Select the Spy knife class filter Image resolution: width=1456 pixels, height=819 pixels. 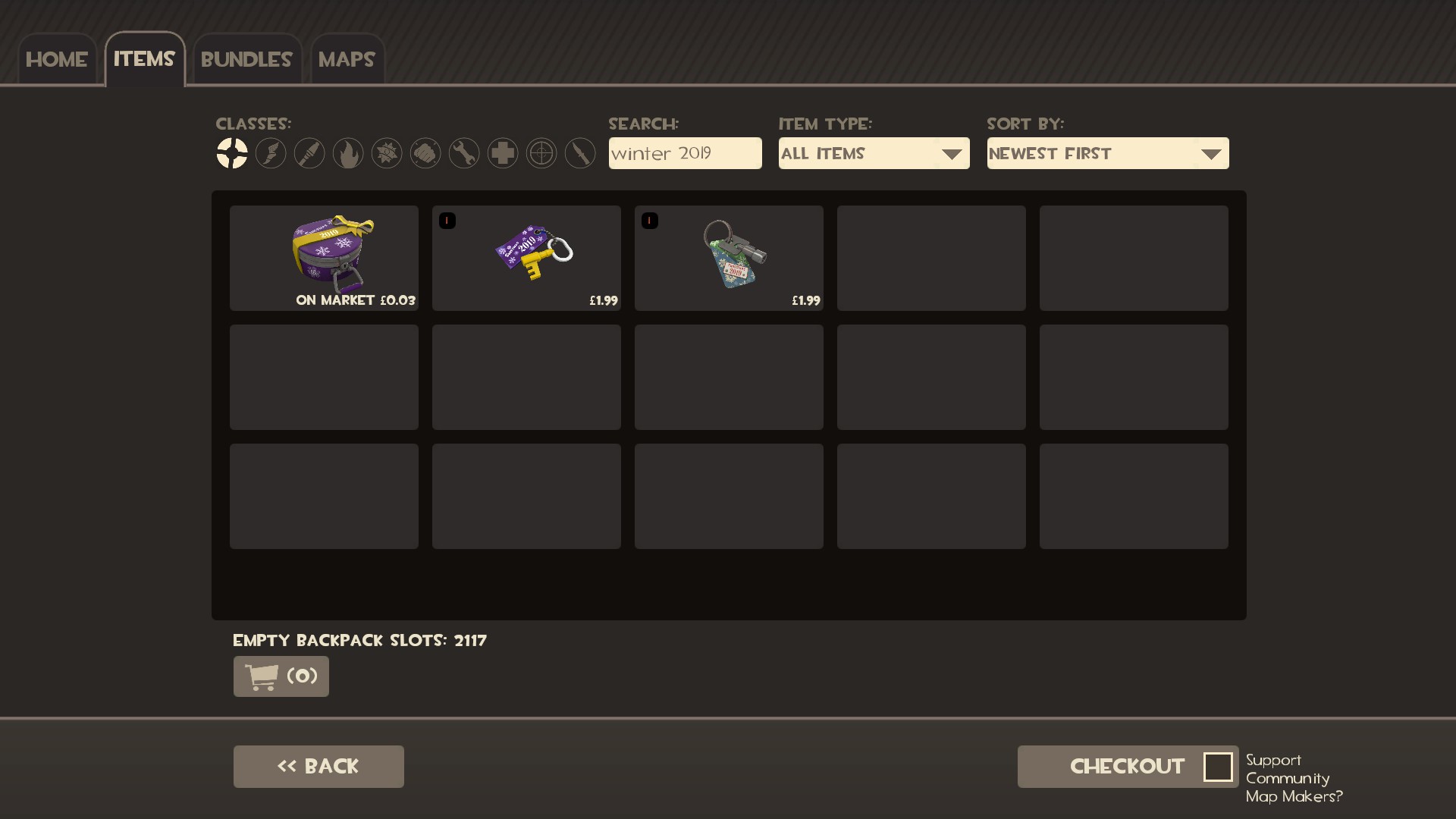580,153
